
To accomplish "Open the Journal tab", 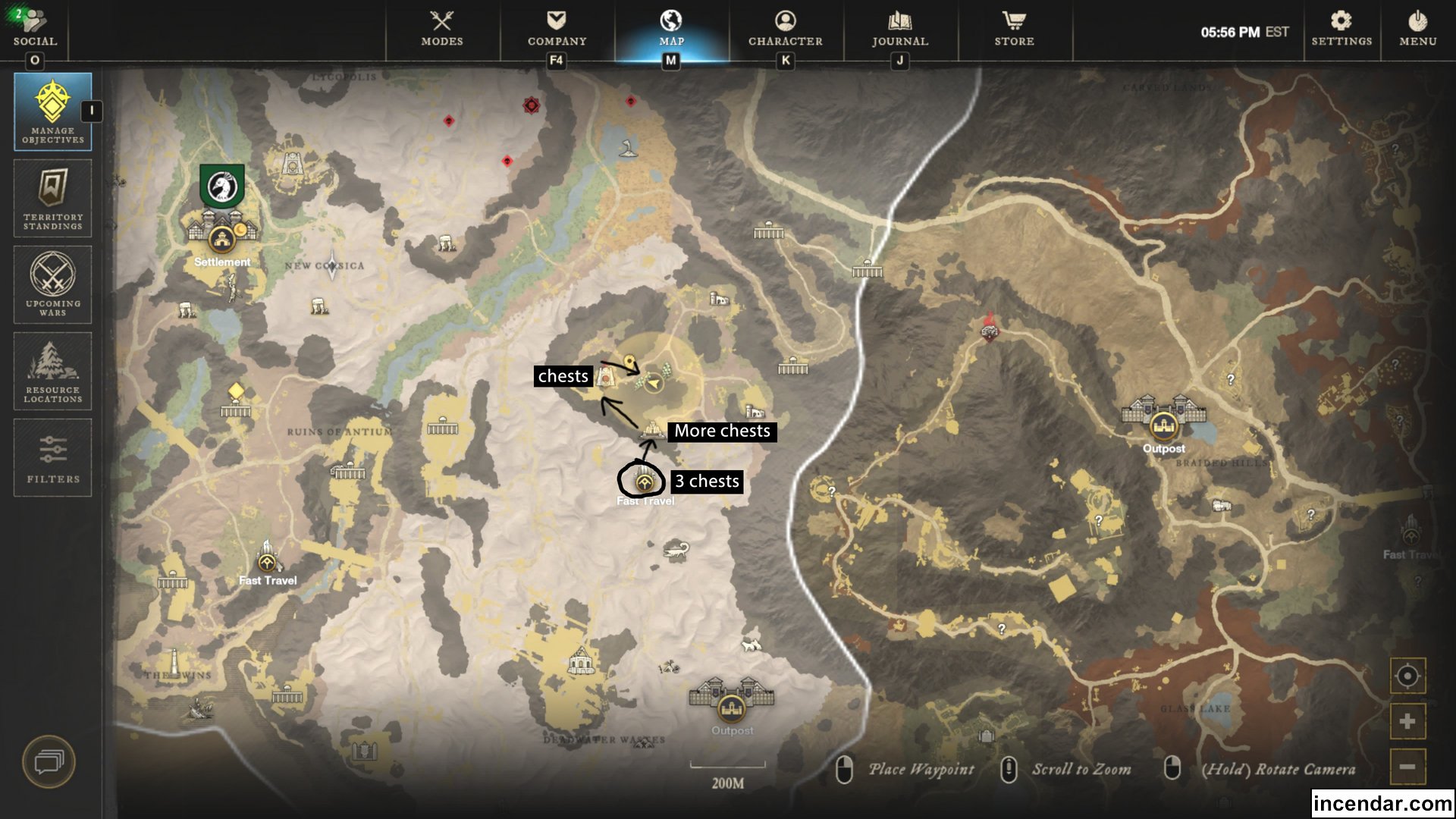I will click(x=901, y=30).
